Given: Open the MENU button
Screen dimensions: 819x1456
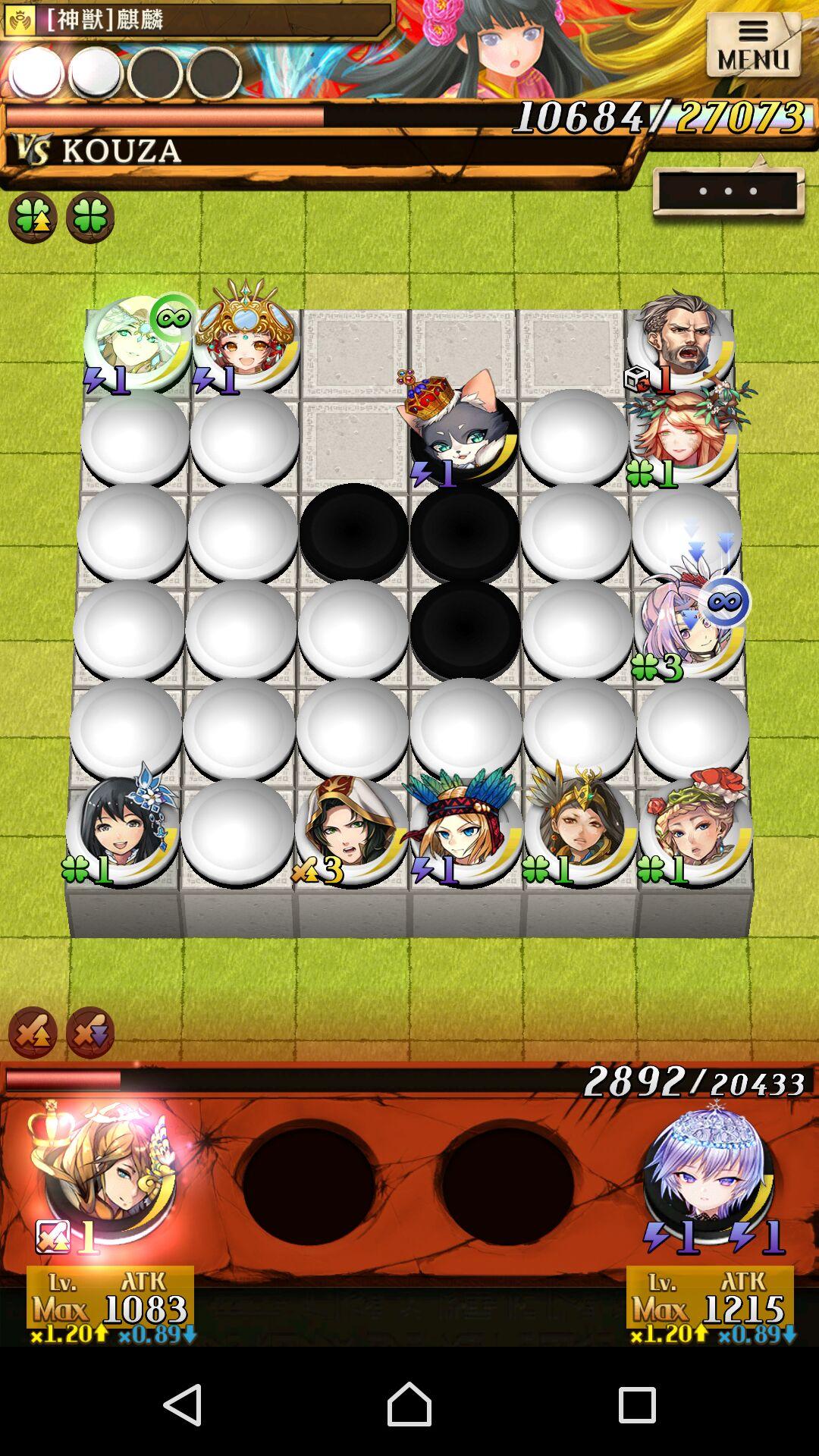Looking at the screenshot, I should point(753,46).
